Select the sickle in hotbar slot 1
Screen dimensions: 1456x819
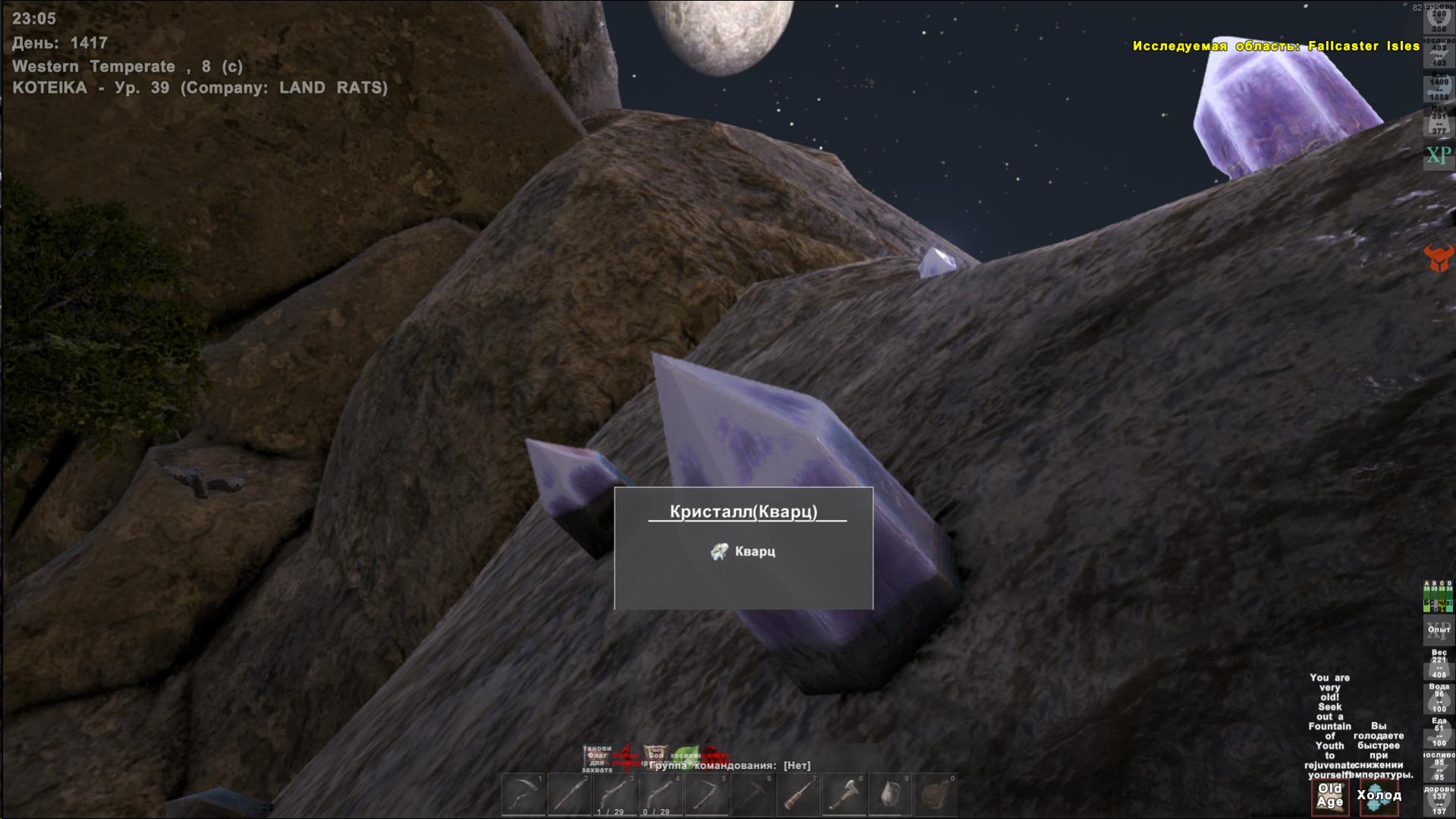(524, 795)
